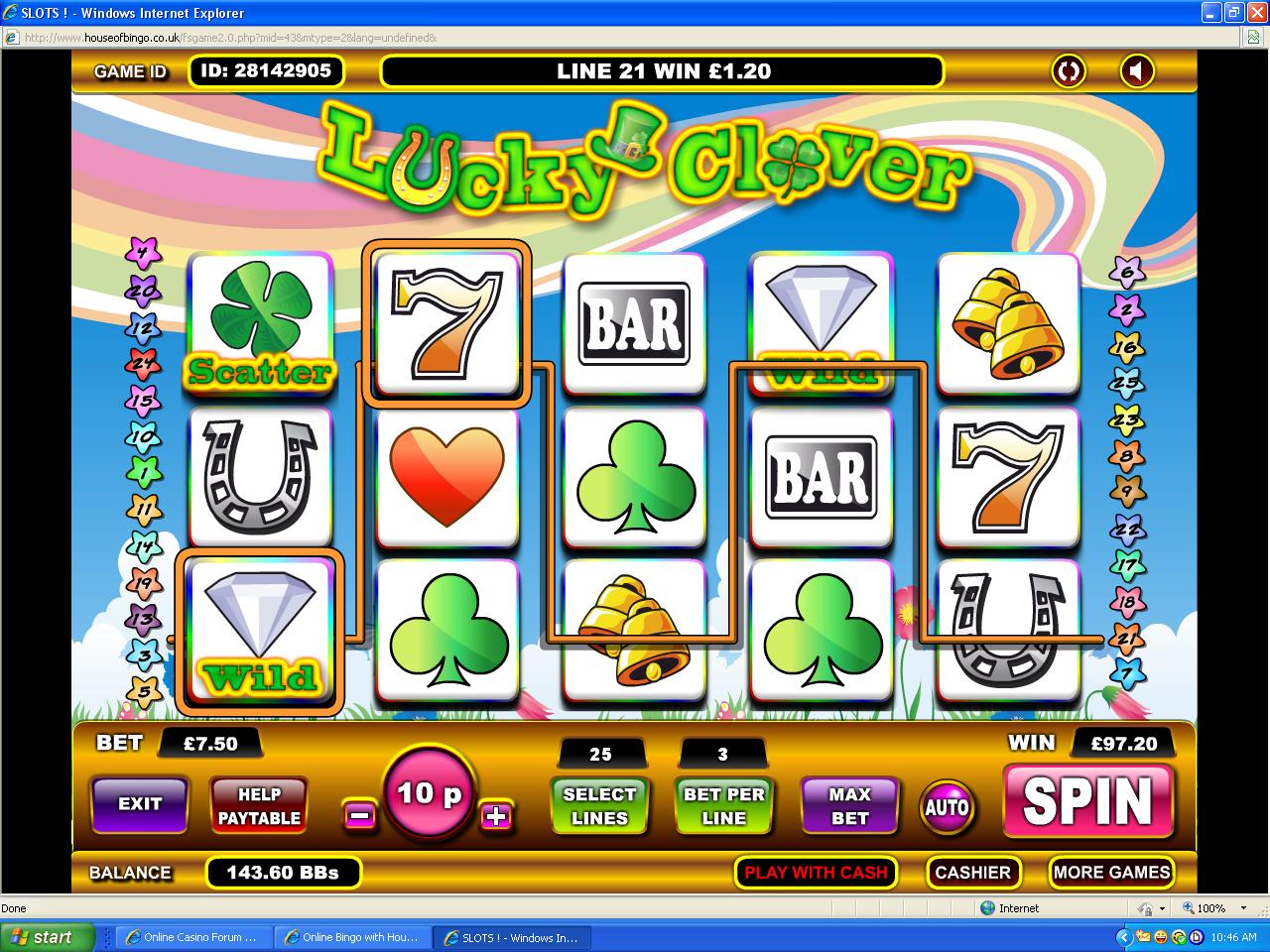Viewport: 1270px width, 952px height.
Task: Open the Help Paytable screen
Action: (x=259, y=805)
